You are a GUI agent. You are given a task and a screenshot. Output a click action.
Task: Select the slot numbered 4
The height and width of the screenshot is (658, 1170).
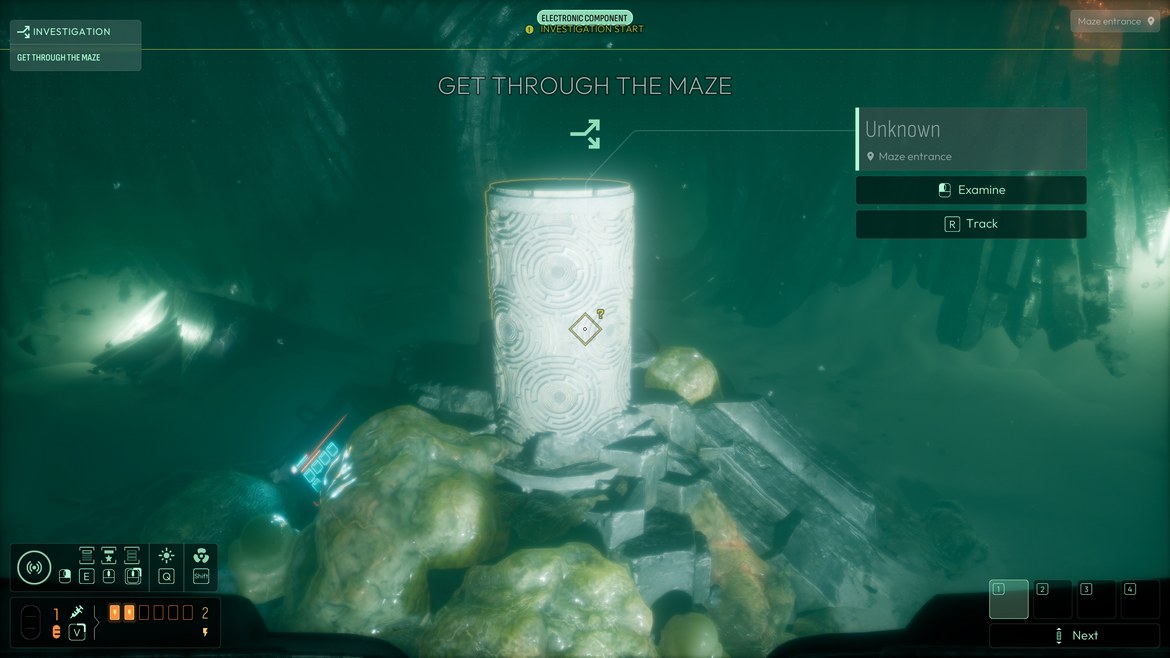point(1140,599)
